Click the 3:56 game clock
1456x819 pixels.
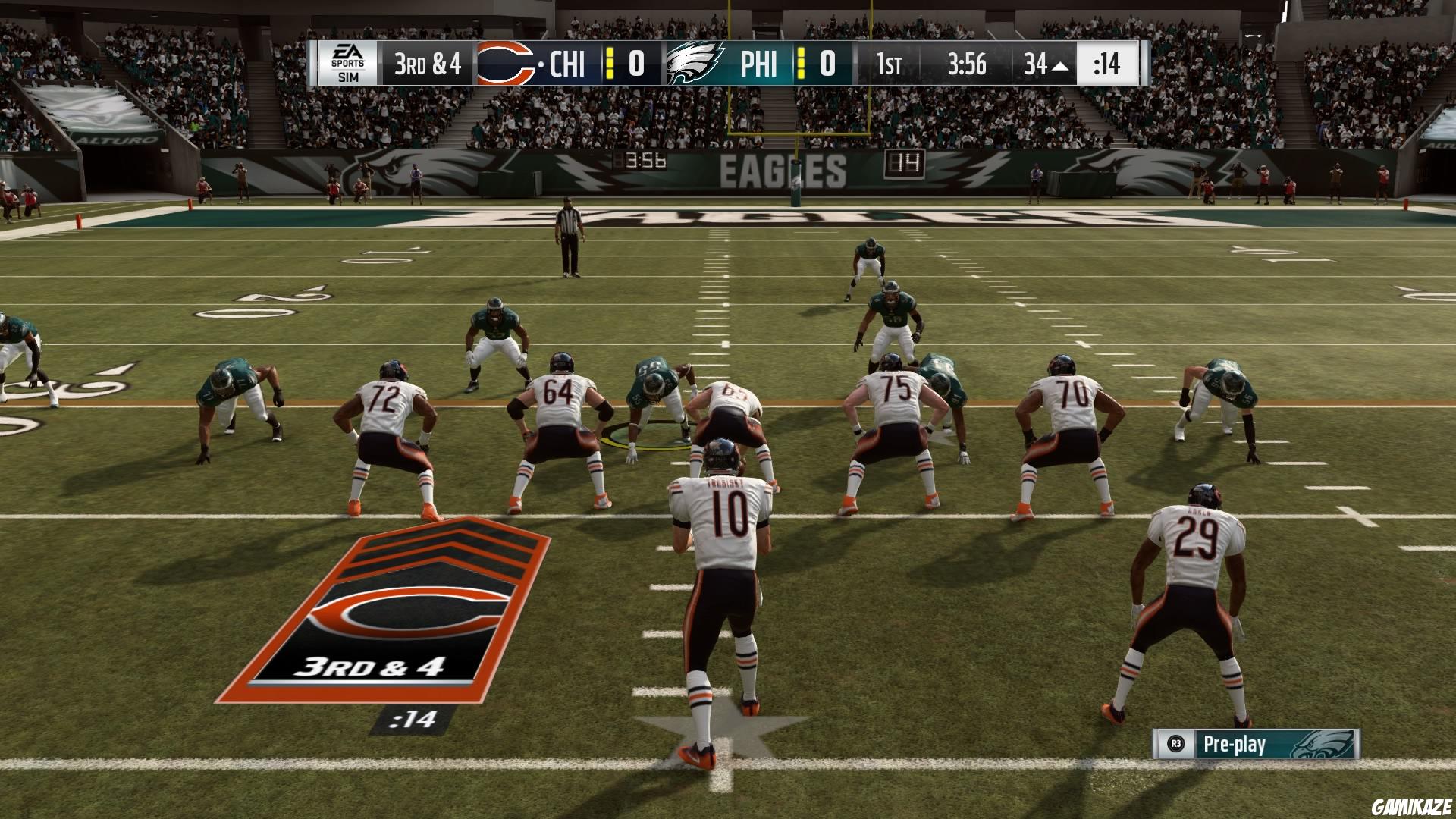coord(967,65)
